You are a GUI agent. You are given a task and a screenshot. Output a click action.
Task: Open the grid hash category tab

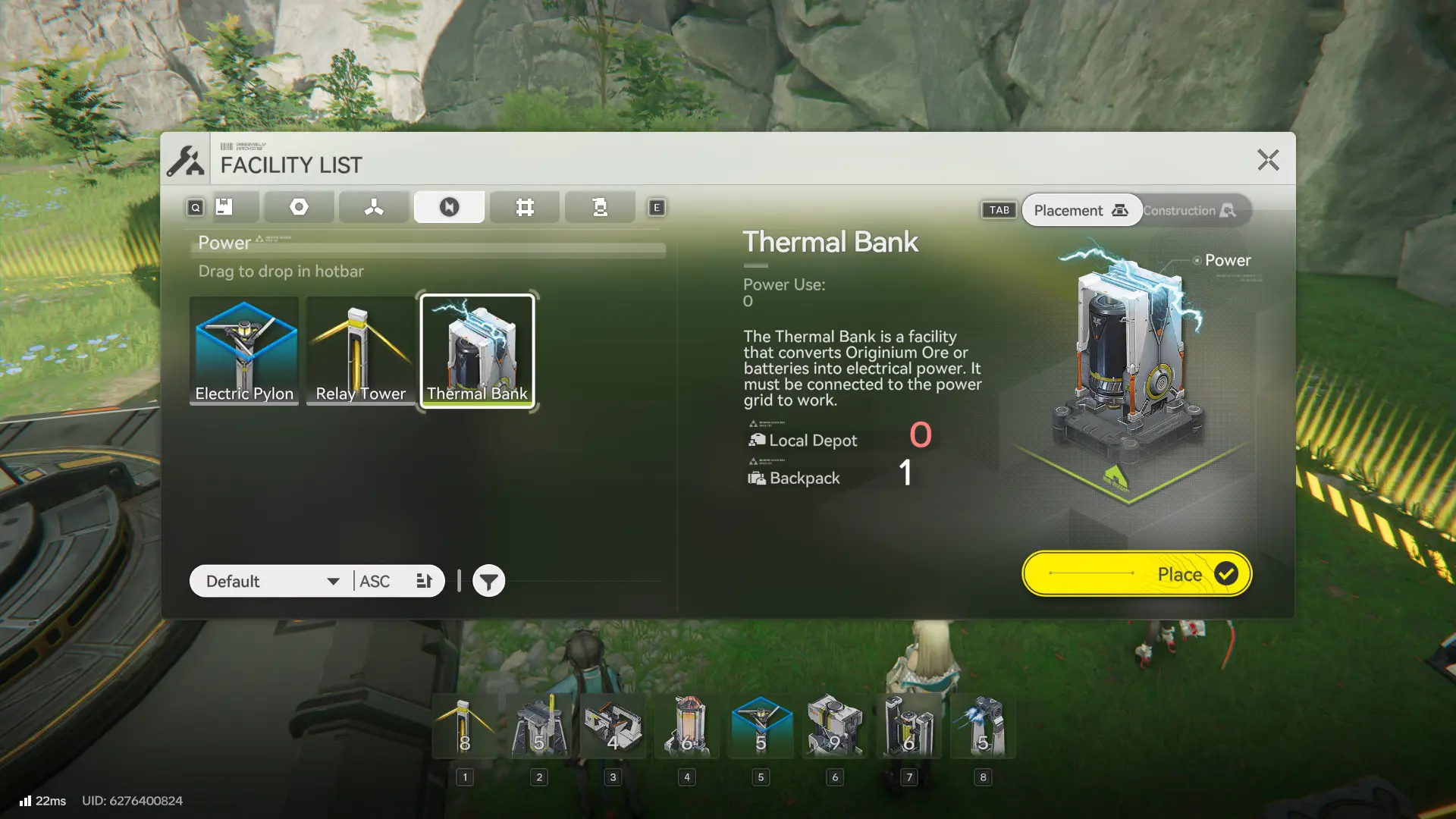[x=525, y=207]
